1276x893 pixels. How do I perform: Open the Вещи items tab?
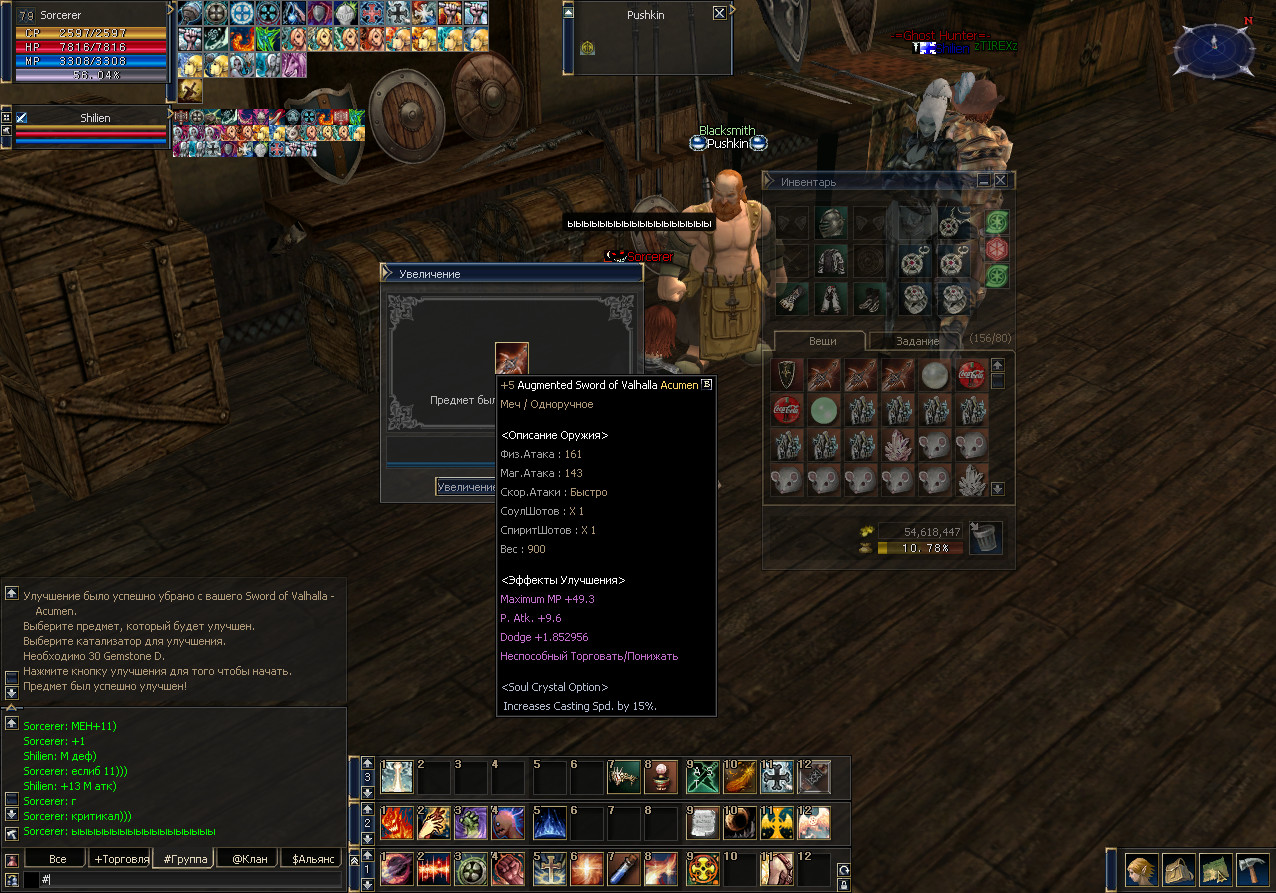pos(822,341)
